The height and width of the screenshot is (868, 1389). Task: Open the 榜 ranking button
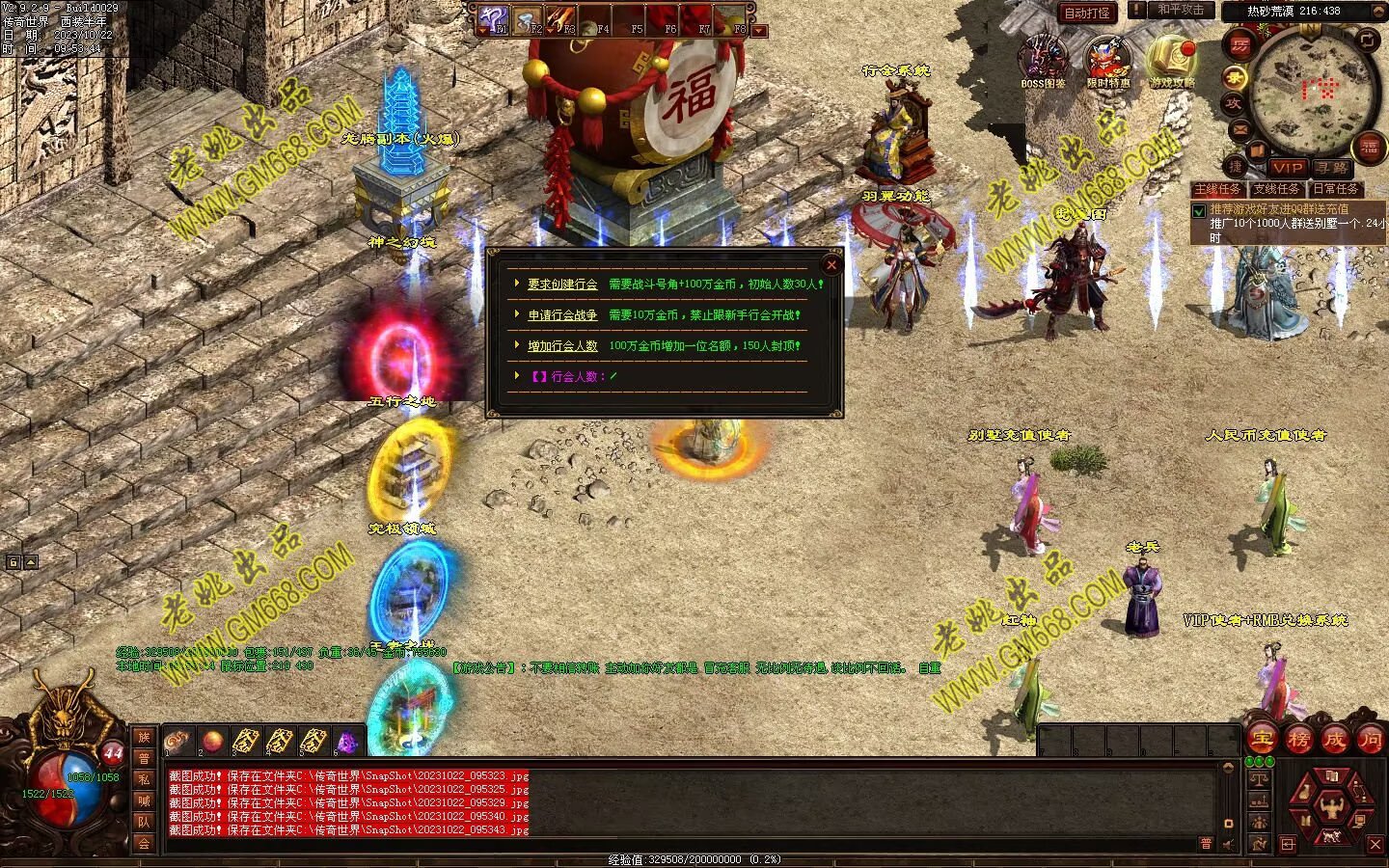pos(1298,740)
